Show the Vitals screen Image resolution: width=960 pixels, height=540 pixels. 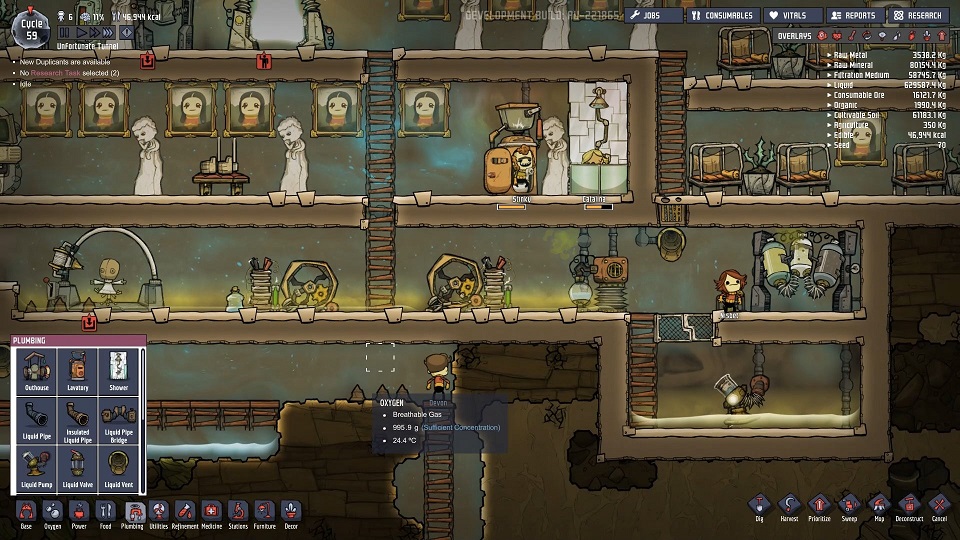pos(791,15)
